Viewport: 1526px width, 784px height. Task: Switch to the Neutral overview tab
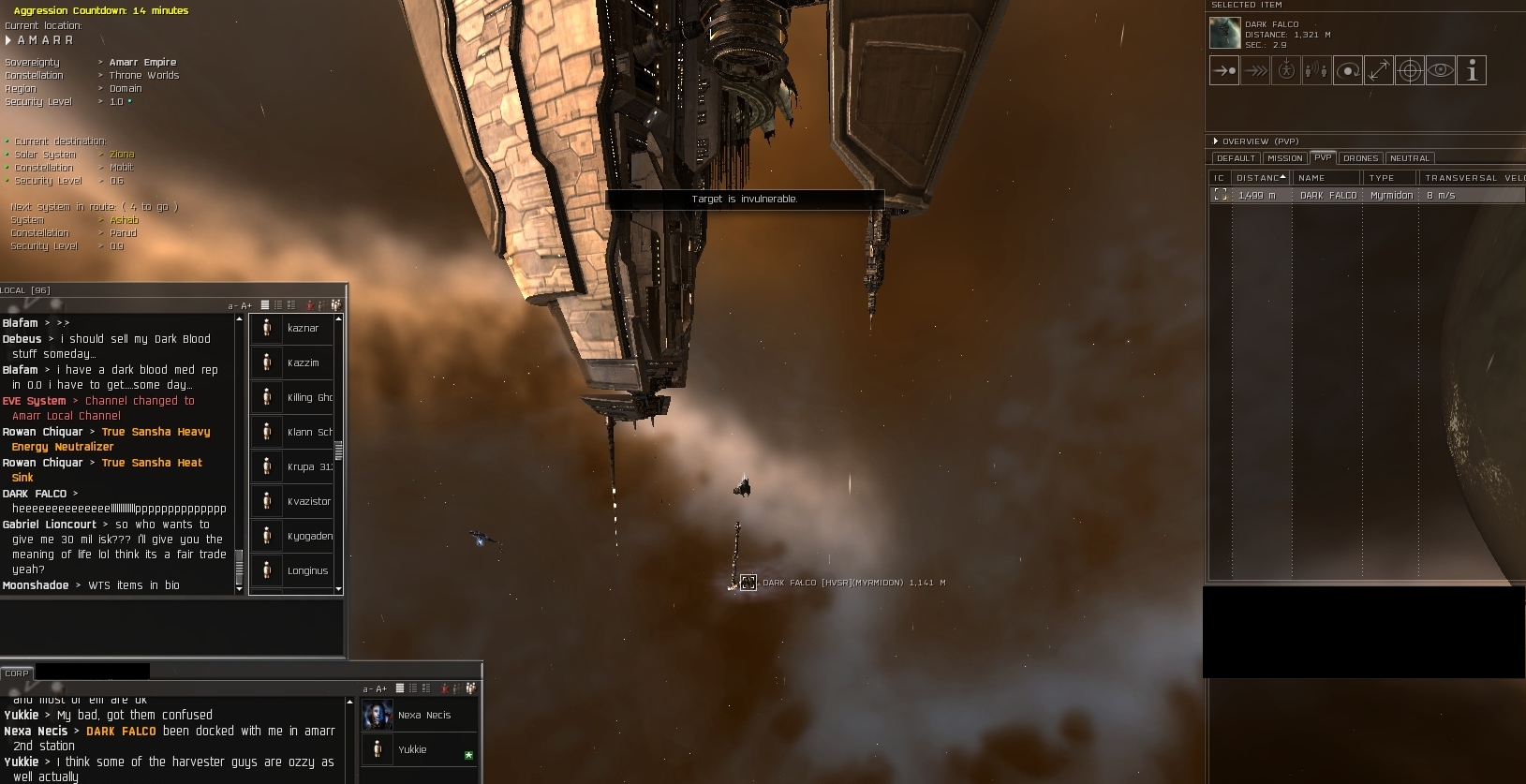(x=1409, y=158)
